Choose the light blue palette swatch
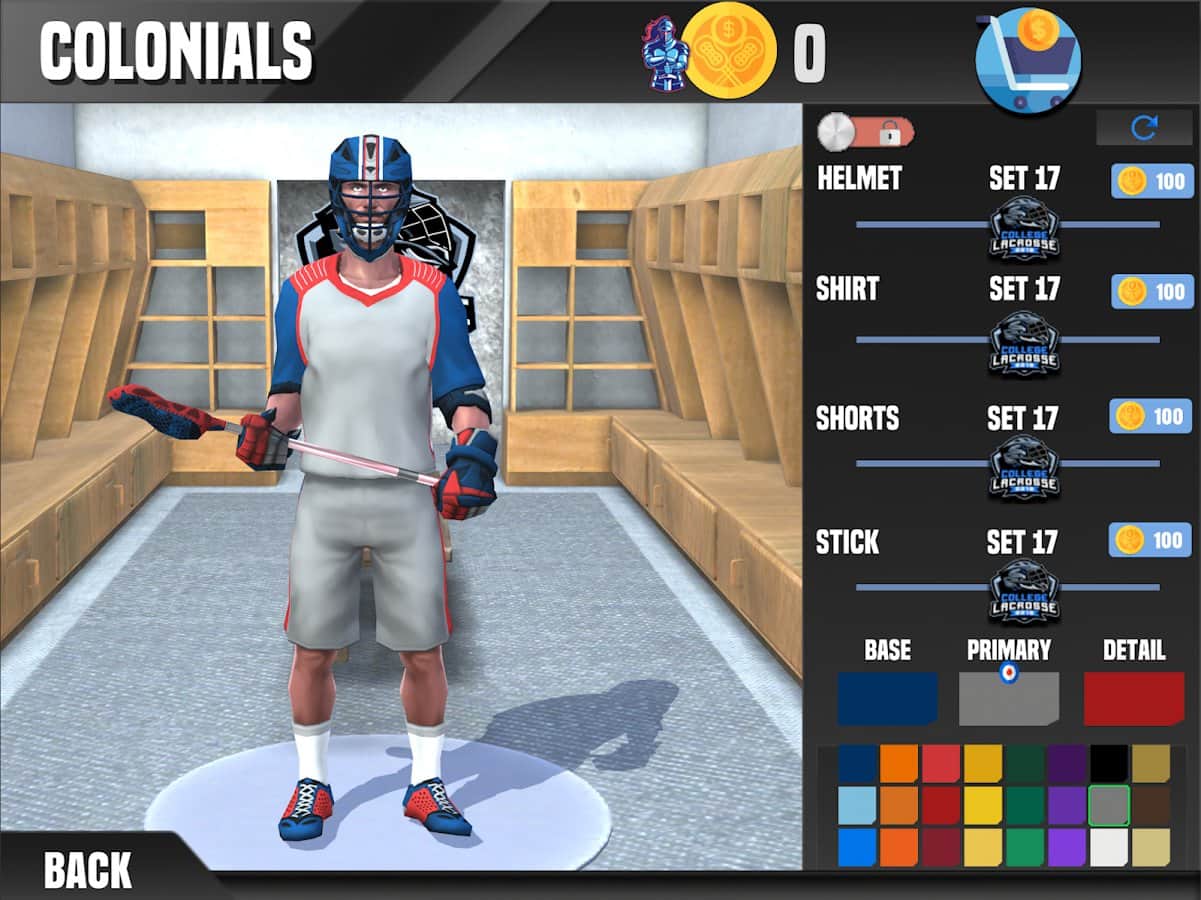Screen dimensions: 1201x900 pyautogui.click(x=857, y=805)
